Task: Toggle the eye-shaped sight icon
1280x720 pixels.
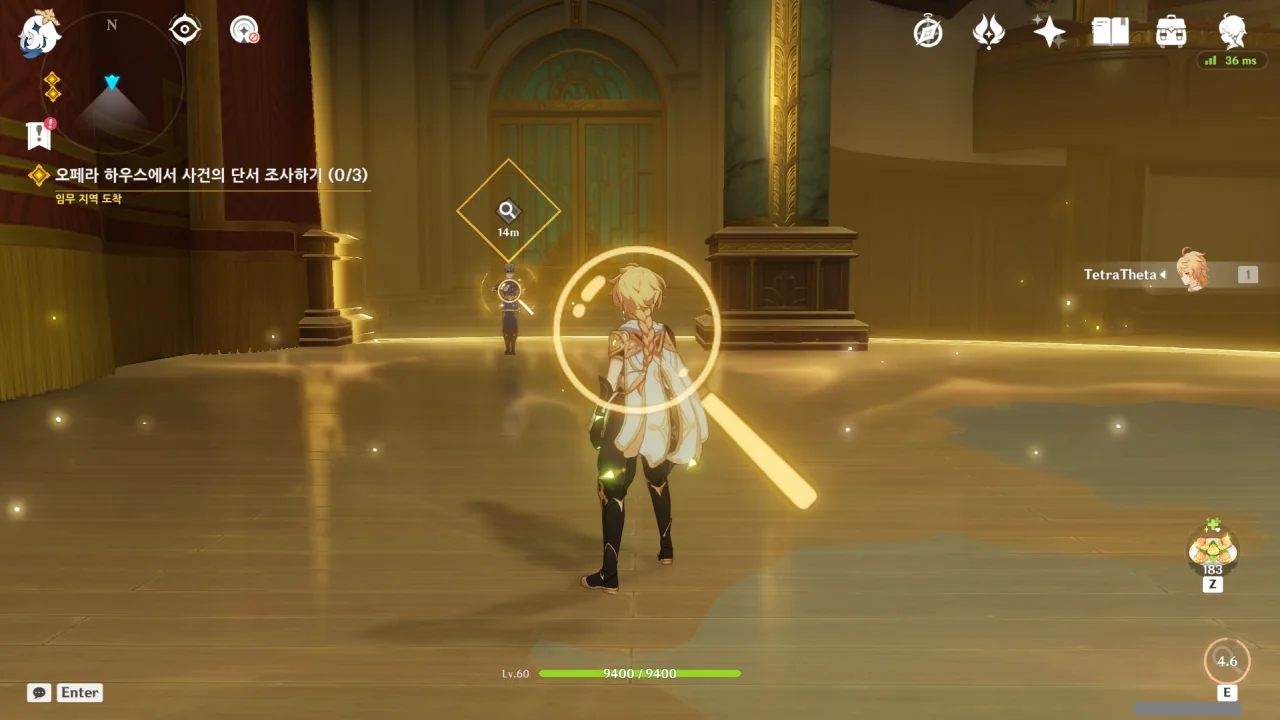Action: (x=185, y=30)
